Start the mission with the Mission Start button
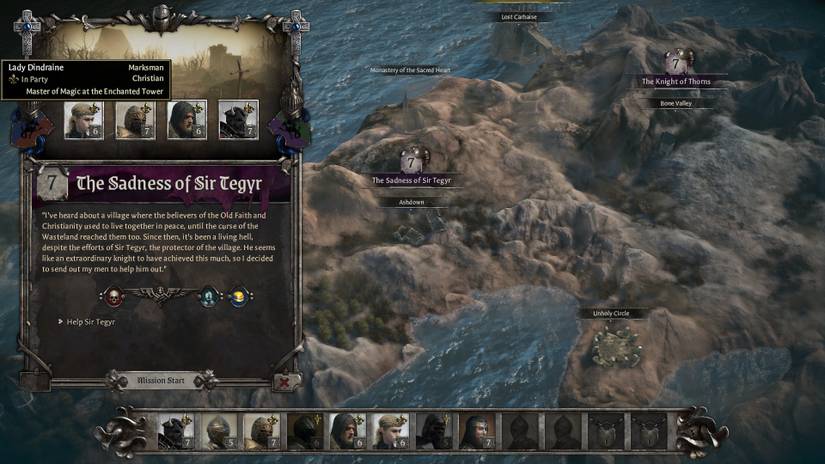 [161, 381]
